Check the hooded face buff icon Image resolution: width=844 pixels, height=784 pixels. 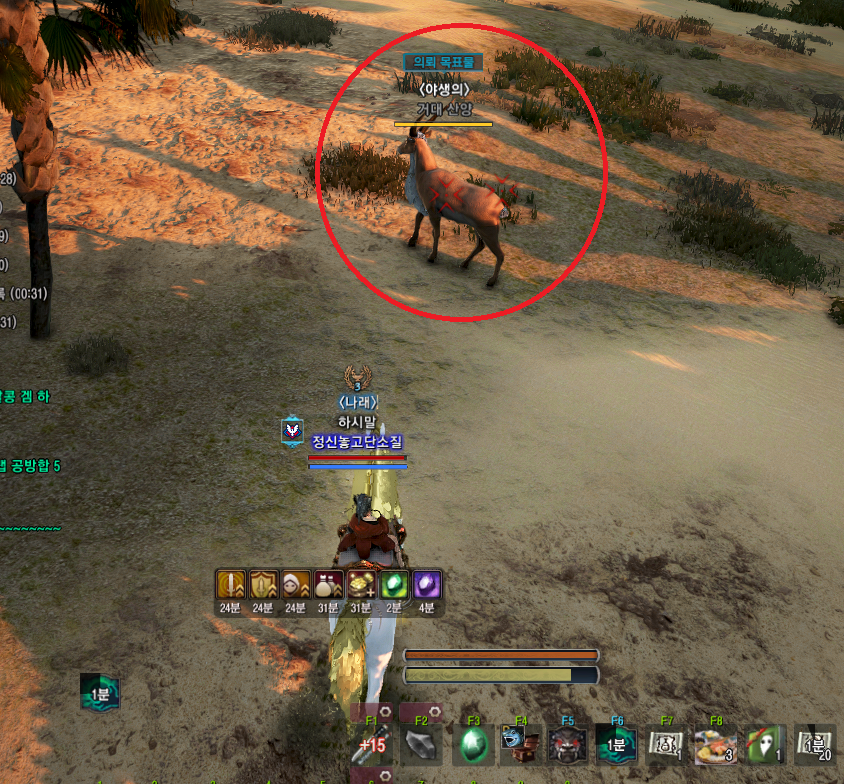point(295,585)
